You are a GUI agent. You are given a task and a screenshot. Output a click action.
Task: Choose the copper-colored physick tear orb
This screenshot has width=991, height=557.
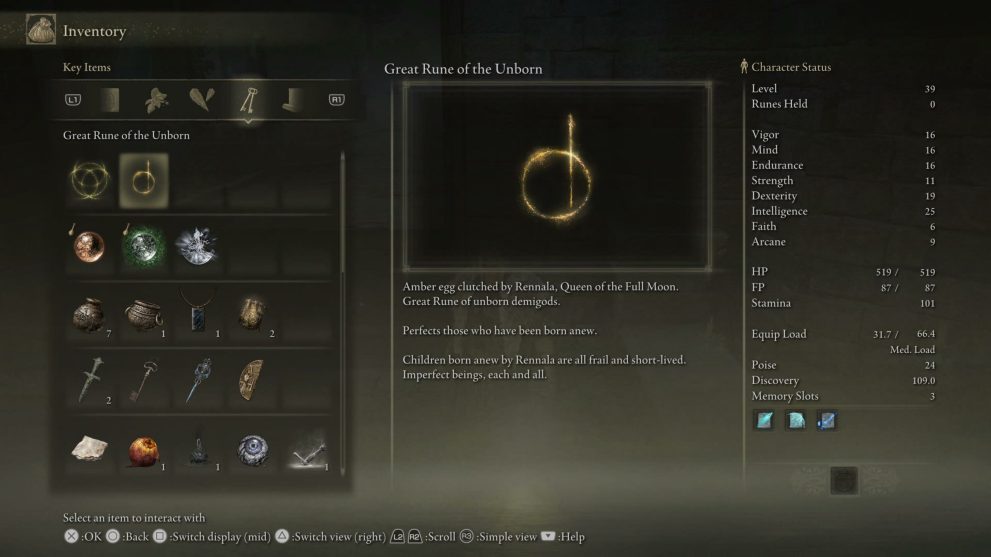(90, 247)
